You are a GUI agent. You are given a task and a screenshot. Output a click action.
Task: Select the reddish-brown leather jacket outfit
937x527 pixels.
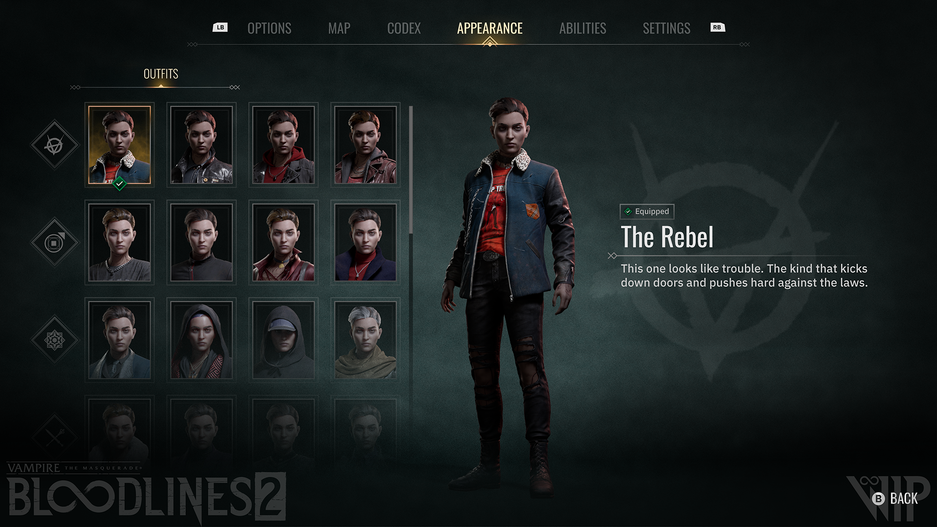point(365,145)
